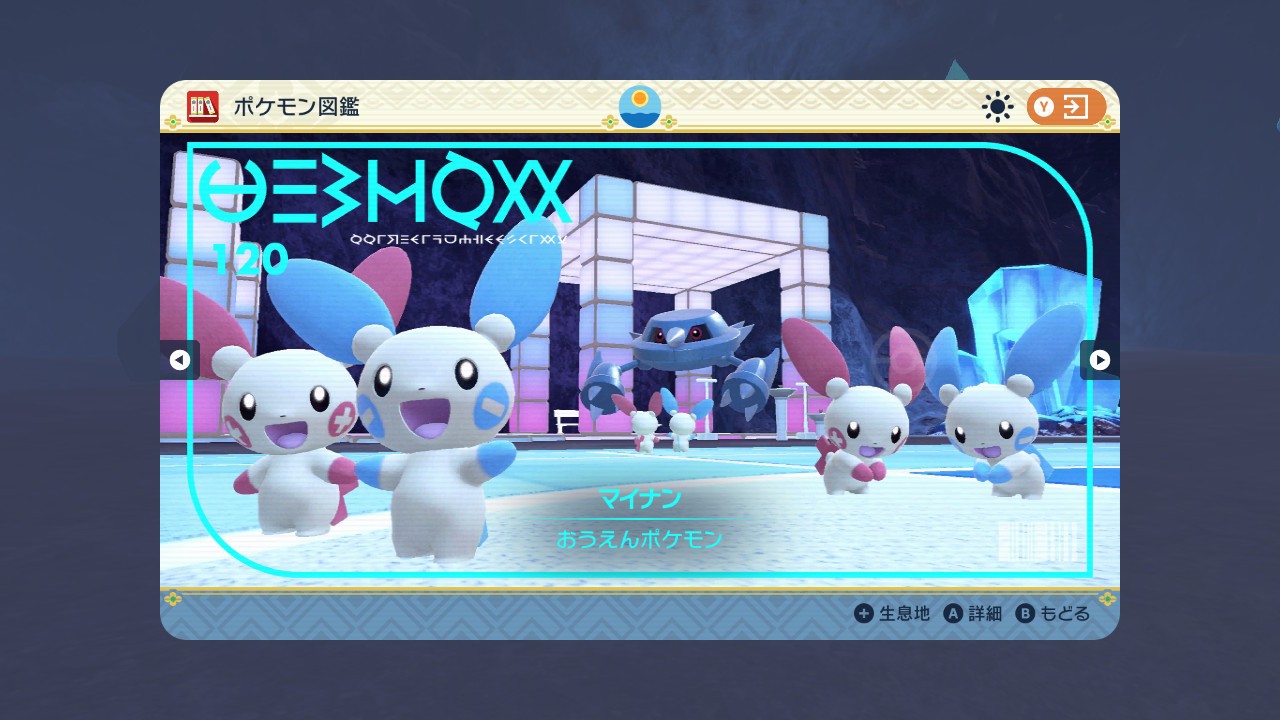Open the red Pokédex bookshelf icon
The image size is (1280, 720).
click(x=203, y=107)
